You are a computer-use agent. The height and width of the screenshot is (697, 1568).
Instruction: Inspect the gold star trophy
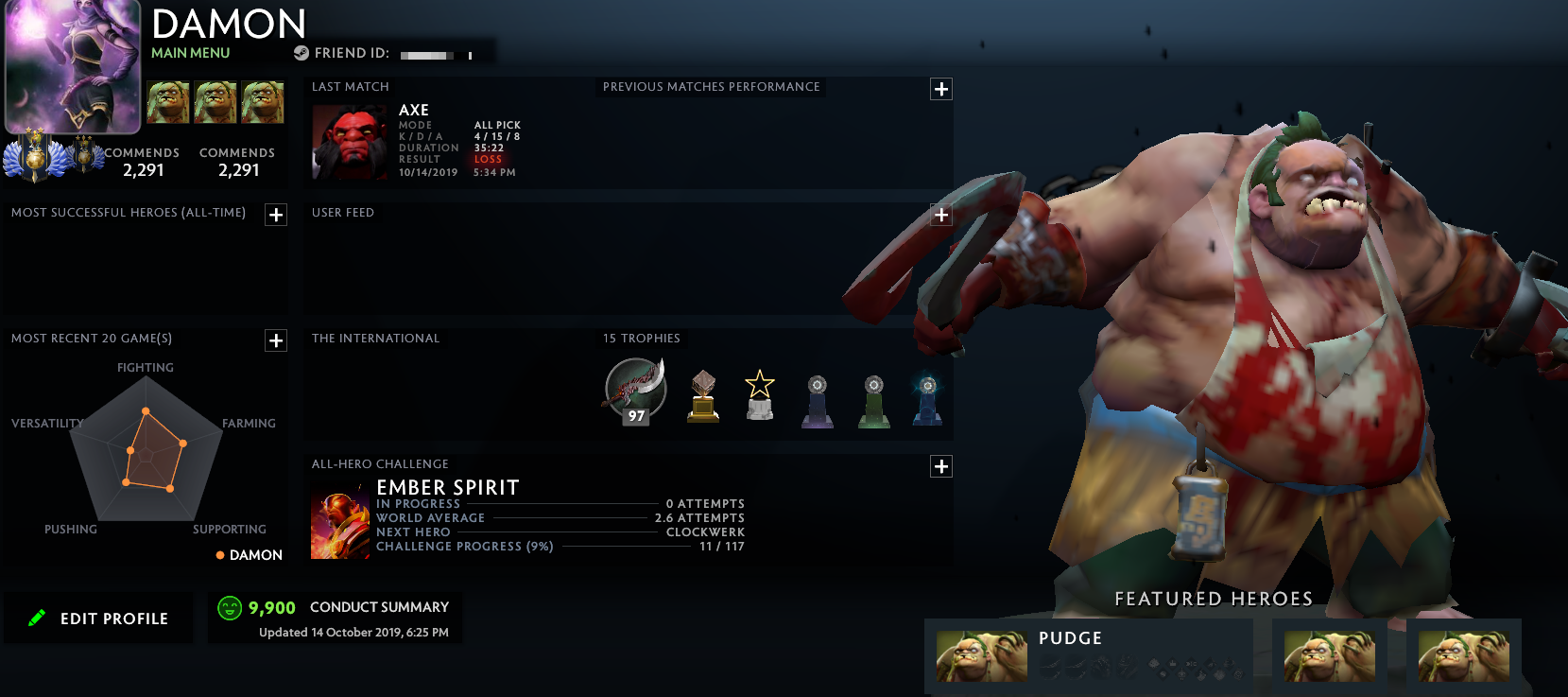pos(760,394)
